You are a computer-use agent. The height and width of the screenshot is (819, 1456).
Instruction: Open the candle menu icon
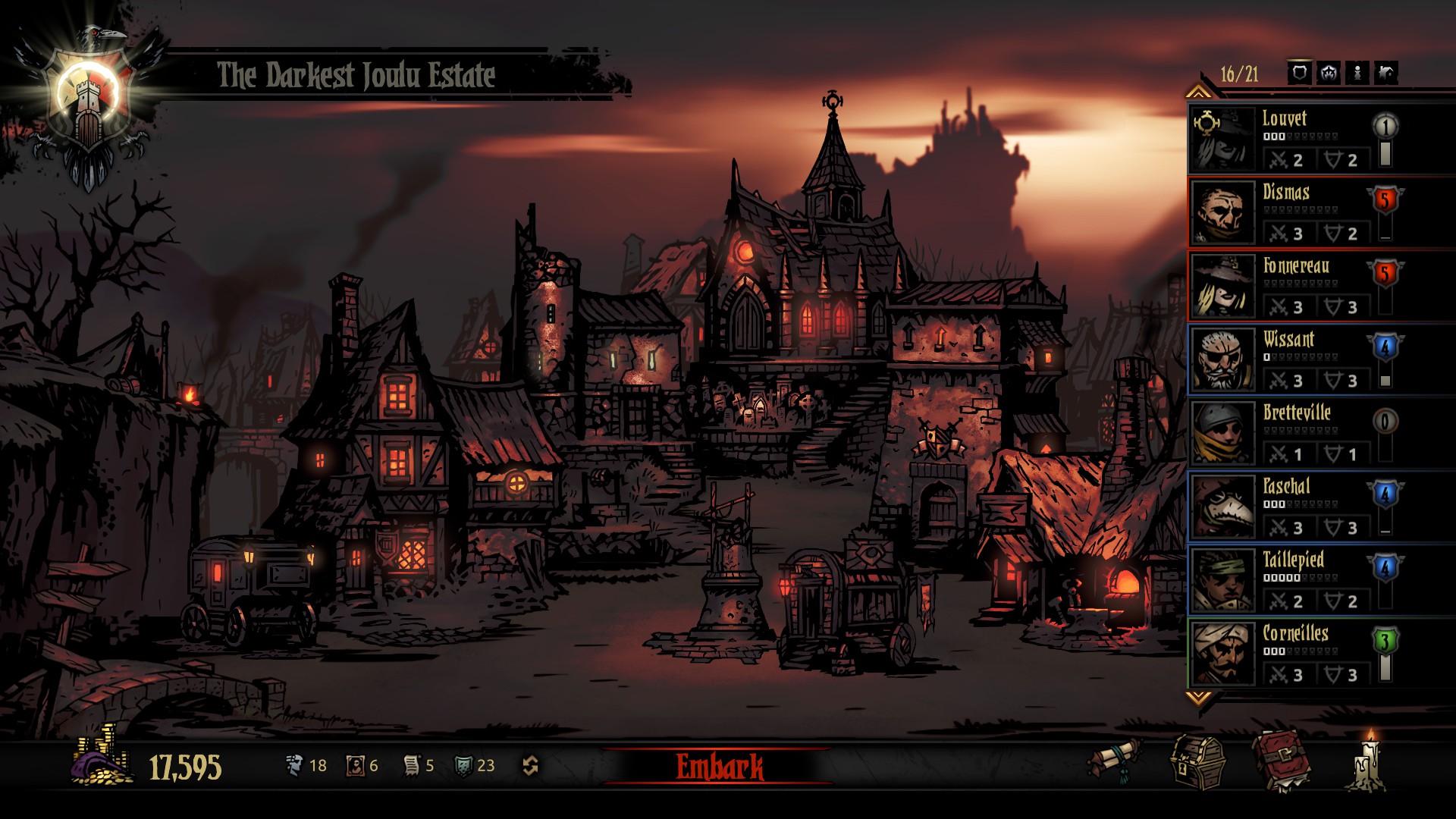[x=1369, y=761]
